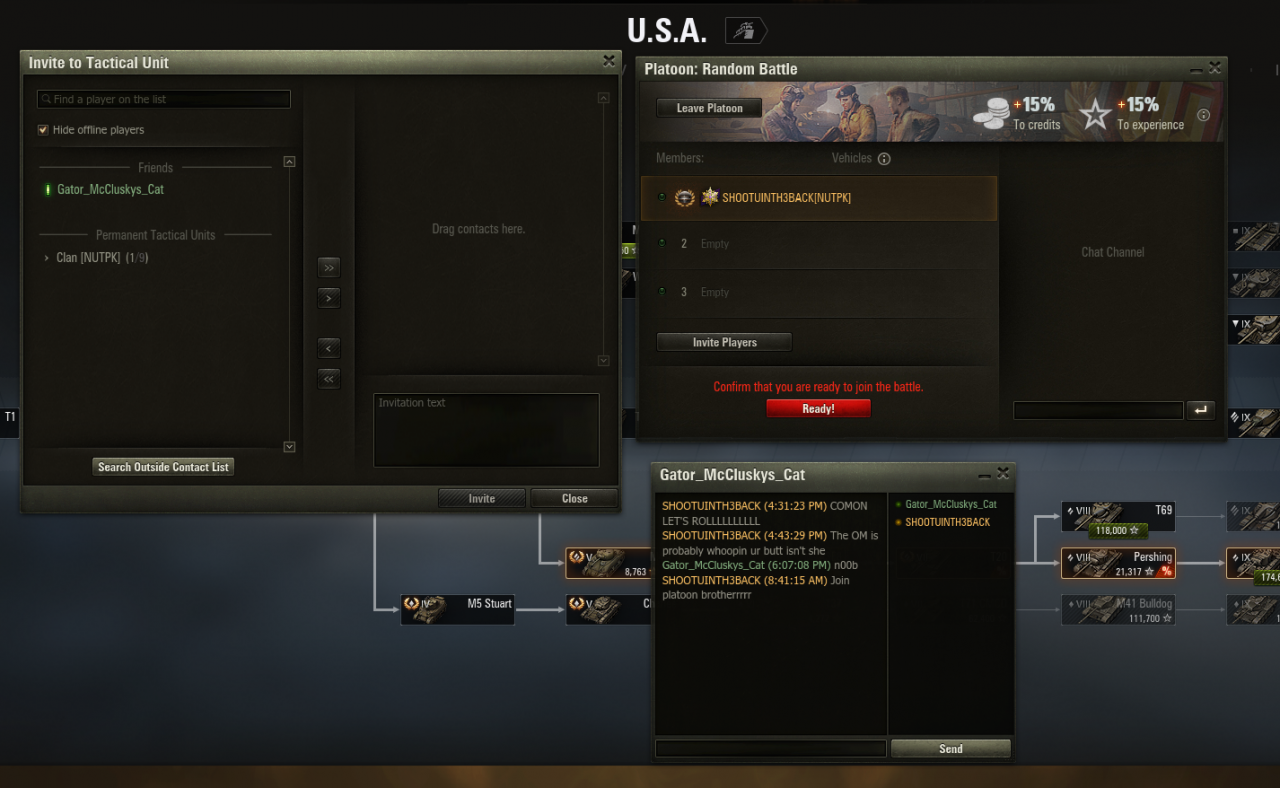Send the chat message to Gator_McCluskys_Cat

(x=950, y=748)
